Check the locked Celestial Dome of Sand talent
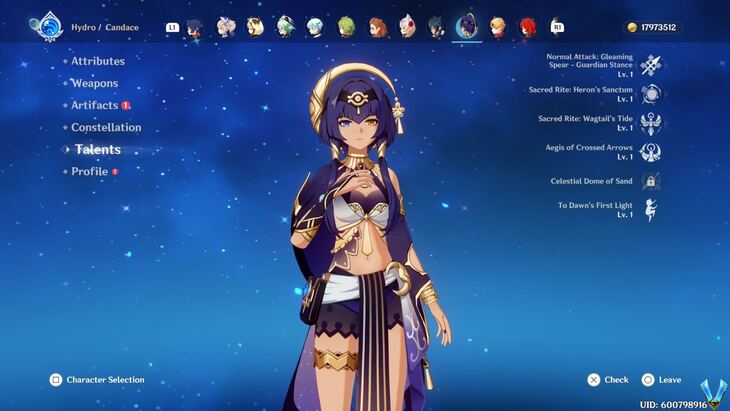Viewport: 730px width, 411px height. click(x=651, y=181)
